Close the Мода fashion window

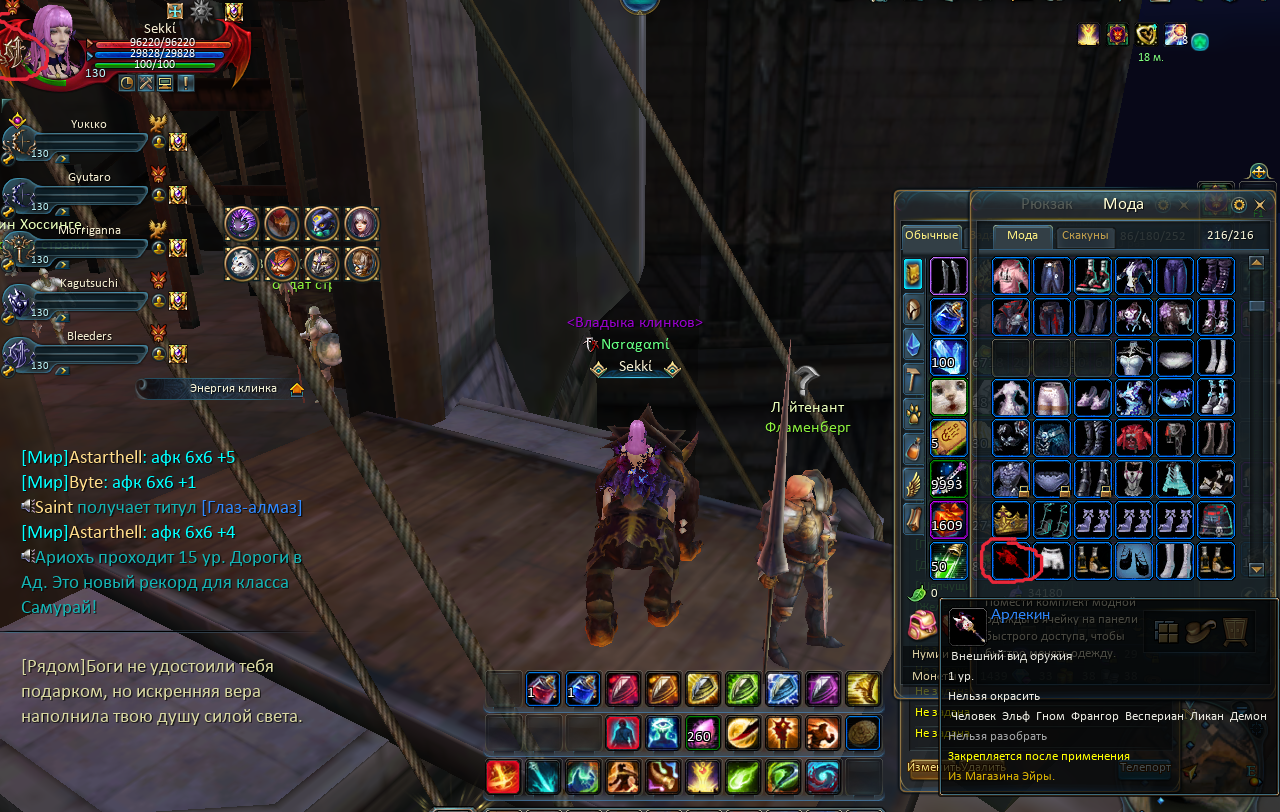[1260, 205]
